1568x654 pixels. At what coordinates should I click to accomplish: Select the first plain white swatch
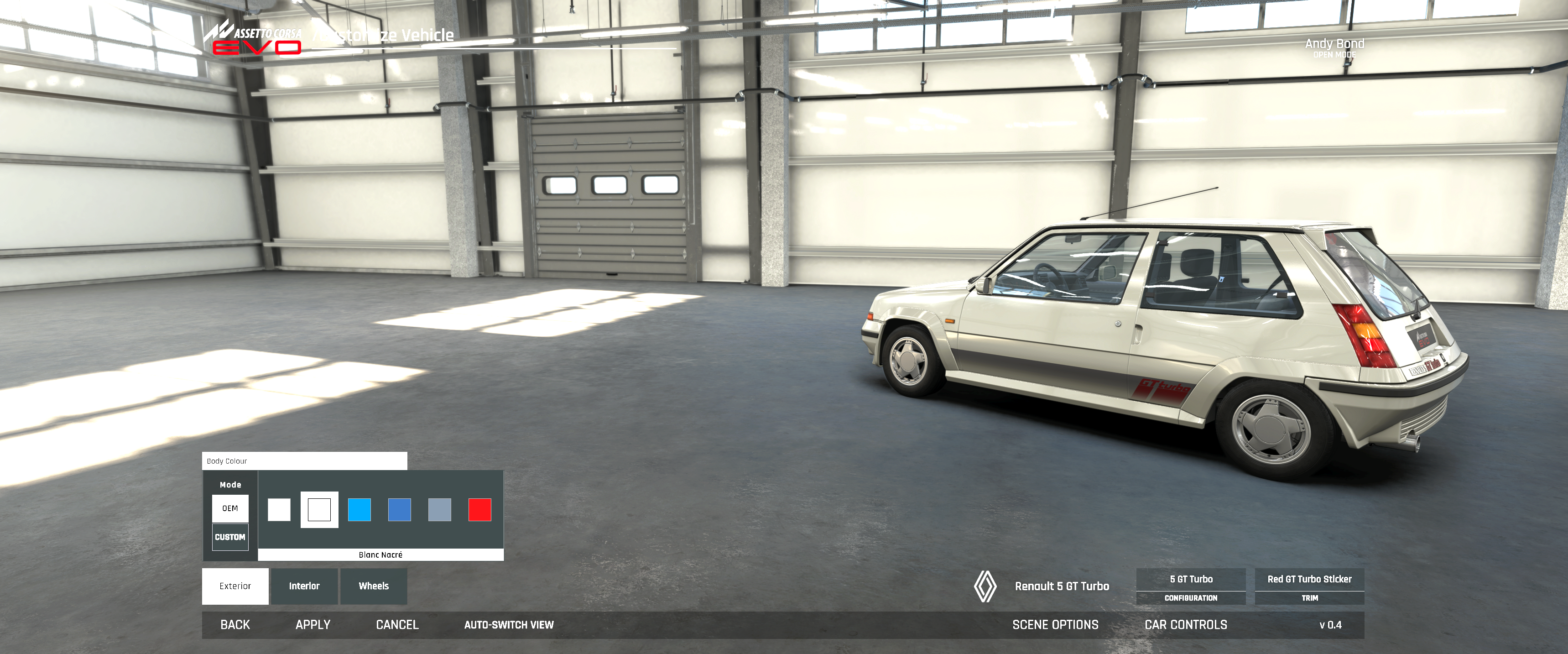[279, 510]
